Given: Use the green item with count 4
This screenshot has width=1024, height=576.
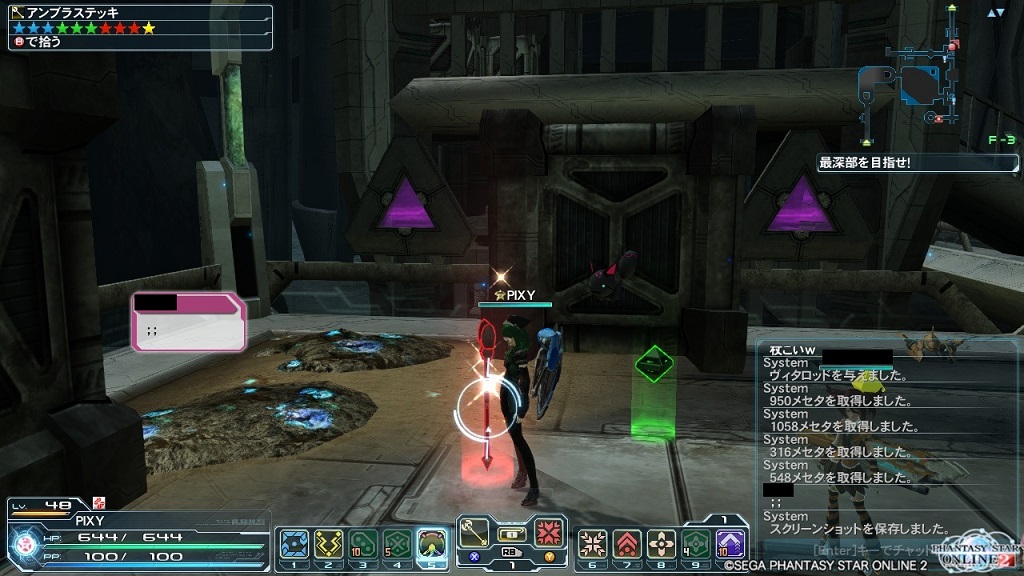Looking at the screenshot, I should point(696,544).
